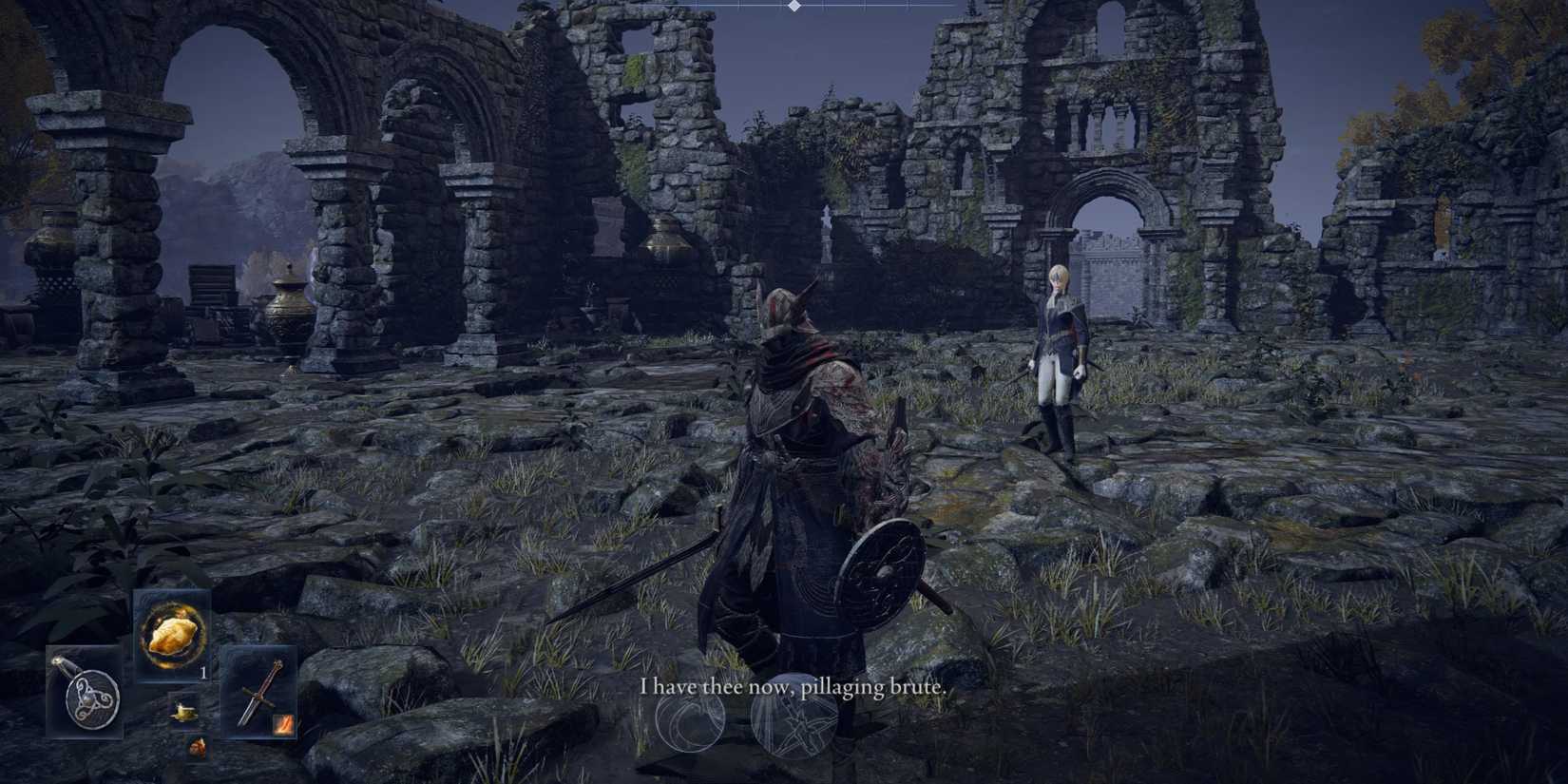This screenshot has width=1568, height=784.
Task: Select the small orange consumable icon below the lantern
Action: pos(197,749)
